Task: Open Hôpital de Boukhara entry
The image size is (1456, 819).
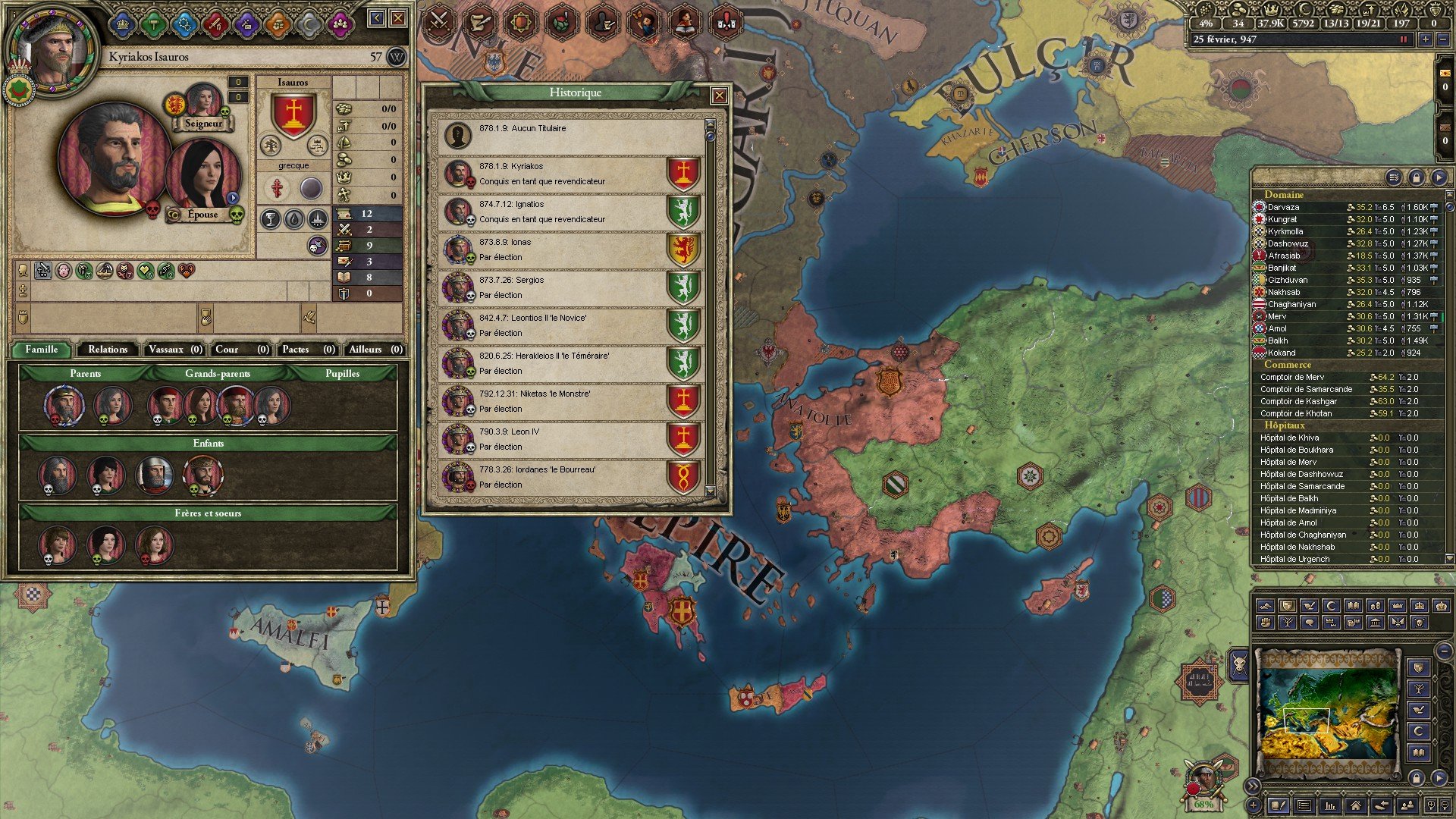Action: pos(1296,450)
